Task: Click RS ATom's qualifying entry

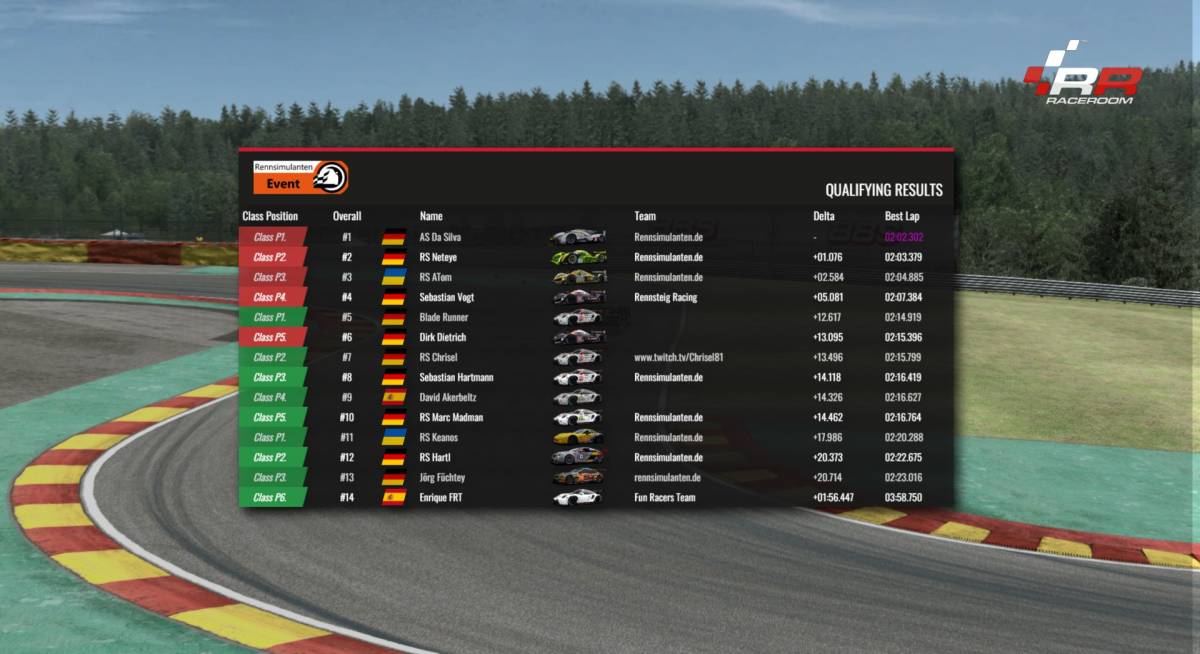Action: [436, 277]
